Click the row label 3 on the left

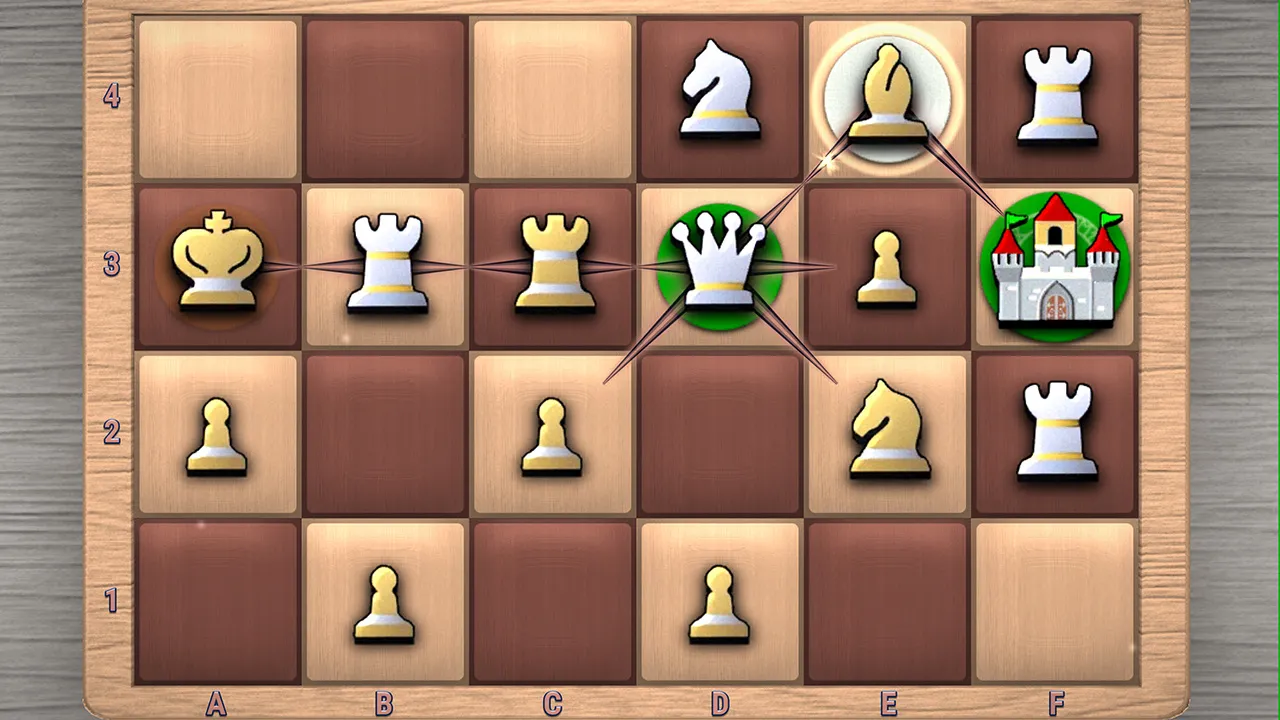[x=113, y=262]
